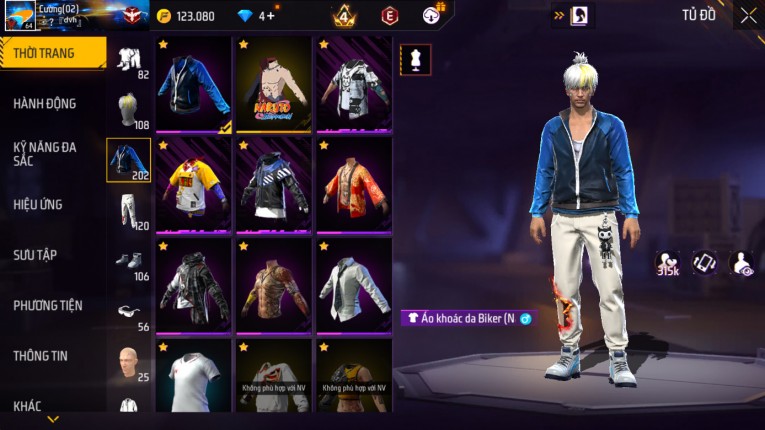Open the mannequin outfit preview icon
The image size is (765, 430).
[x=416, y=59]
